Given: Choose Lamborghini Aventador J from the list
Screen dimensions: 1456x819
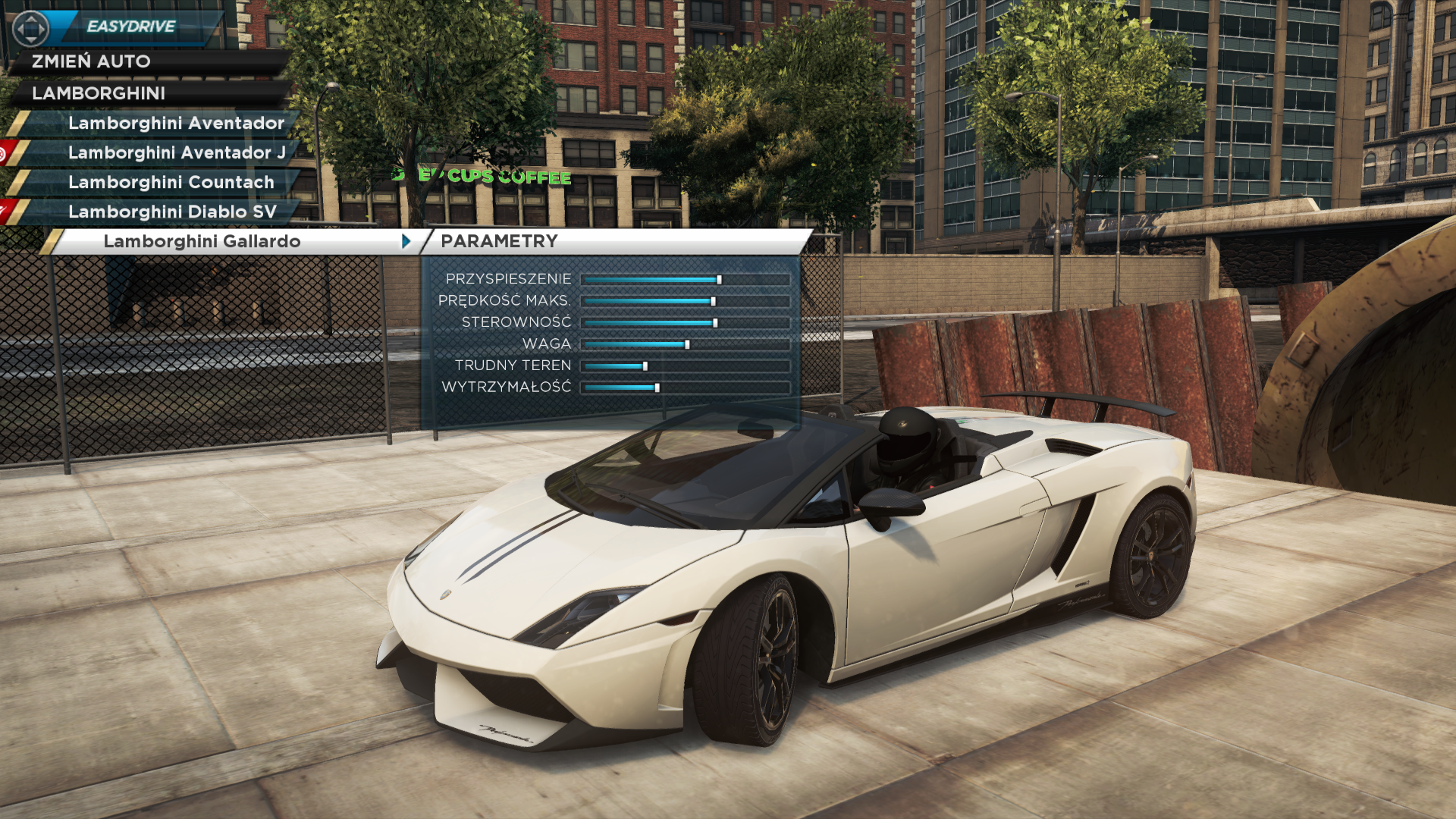Looking at the screenshot, I should [x=177, y=152].
